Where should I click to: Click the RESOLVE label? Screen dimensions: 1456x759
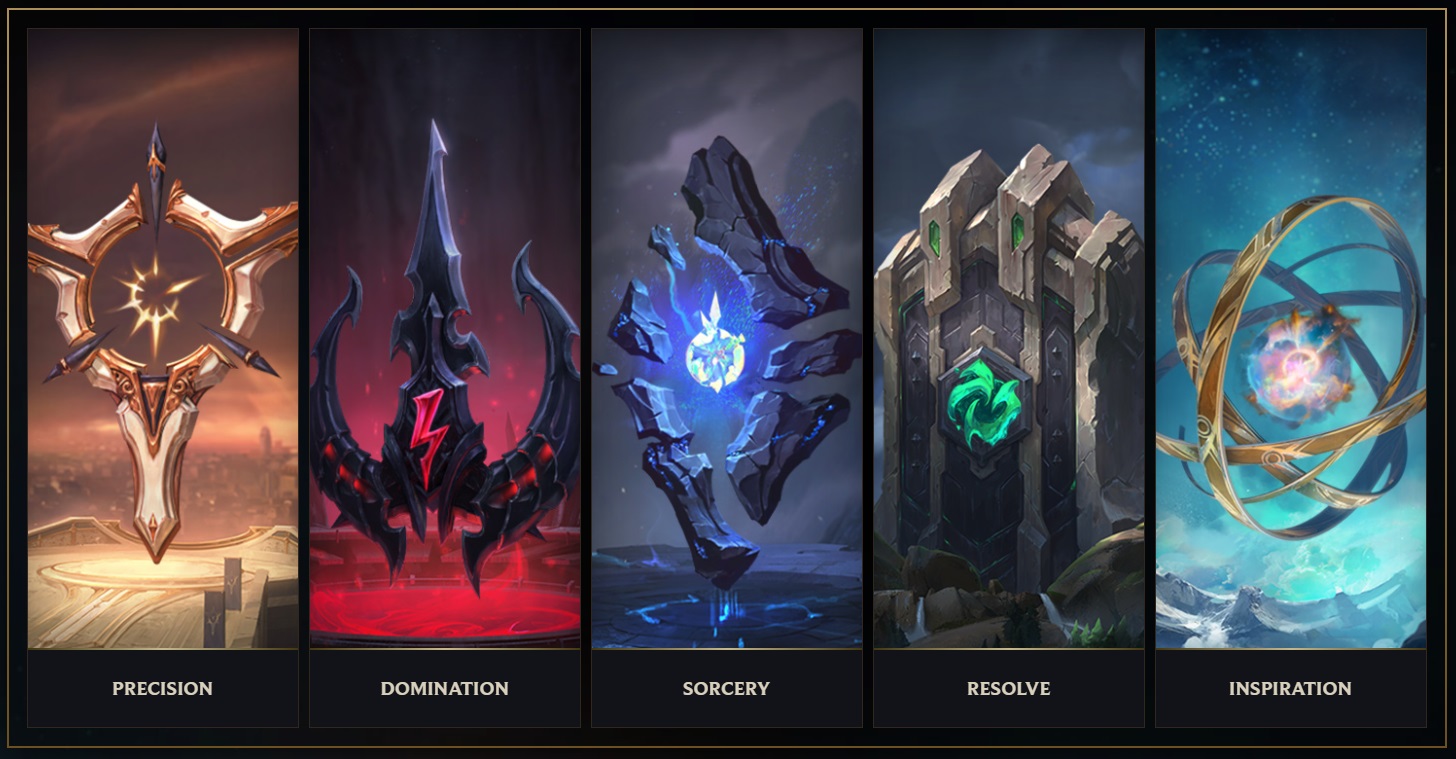click(1008, 688)
